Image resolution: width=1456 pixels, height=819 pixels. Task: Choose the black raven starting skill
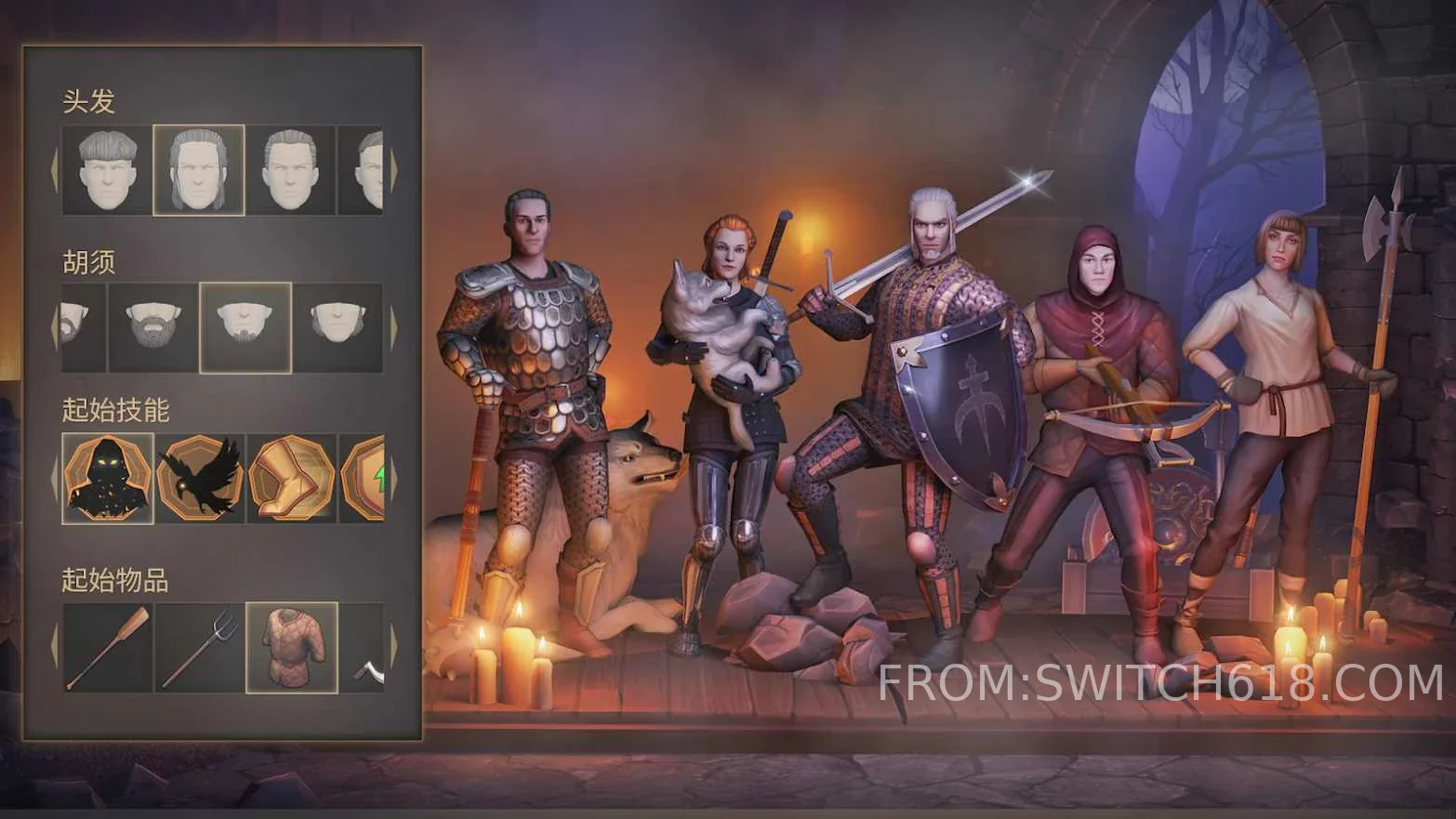pos(199,479)
